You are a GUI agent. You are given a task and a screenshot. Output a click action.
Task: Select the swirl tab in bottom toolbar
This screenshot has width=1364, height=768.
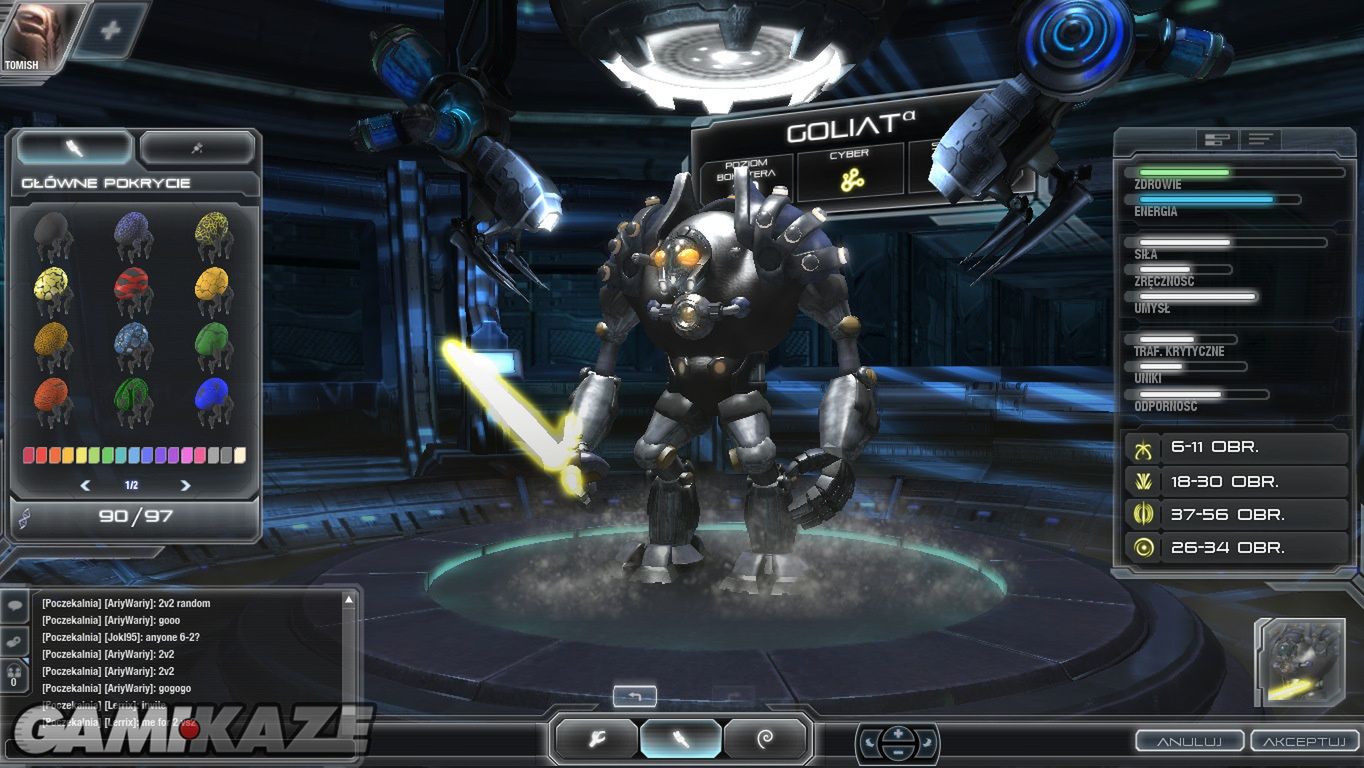click(765, 739)
